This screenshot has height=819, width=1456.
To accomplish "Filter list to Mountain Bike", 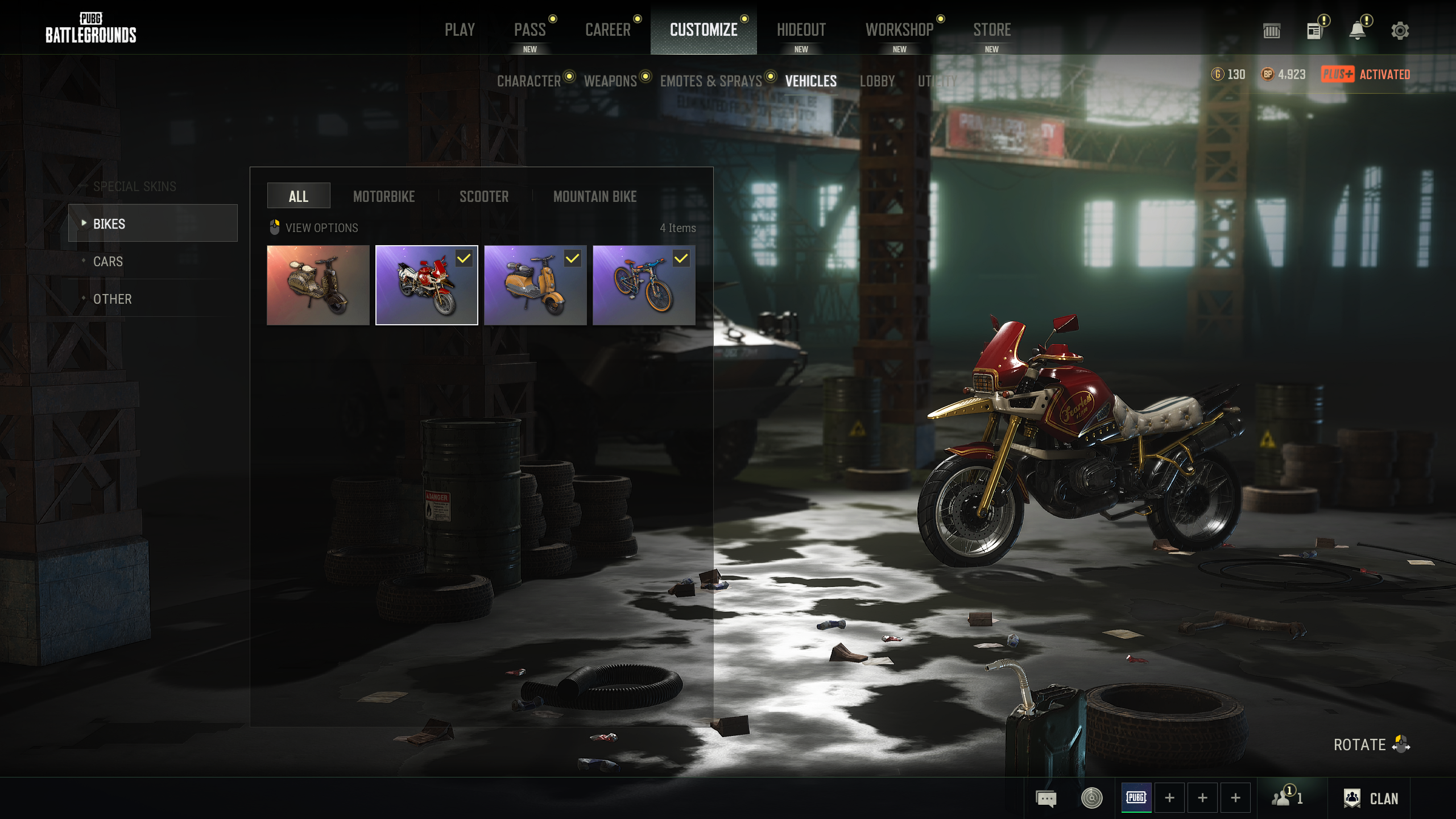I will [x=595, y=197].
